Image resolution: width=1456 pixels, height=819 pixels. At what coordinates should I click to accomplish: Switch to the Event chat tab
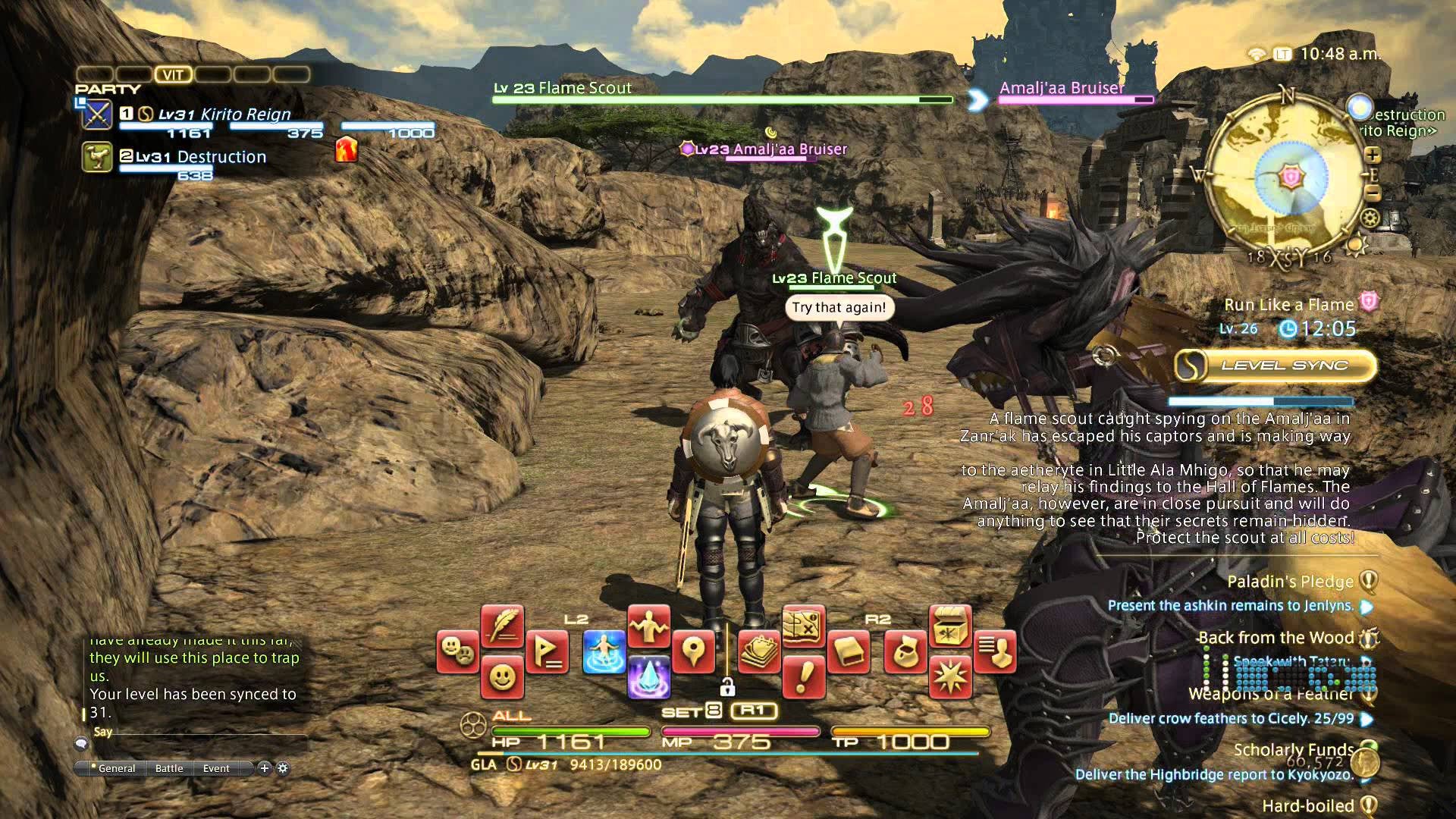click(215, 768)
